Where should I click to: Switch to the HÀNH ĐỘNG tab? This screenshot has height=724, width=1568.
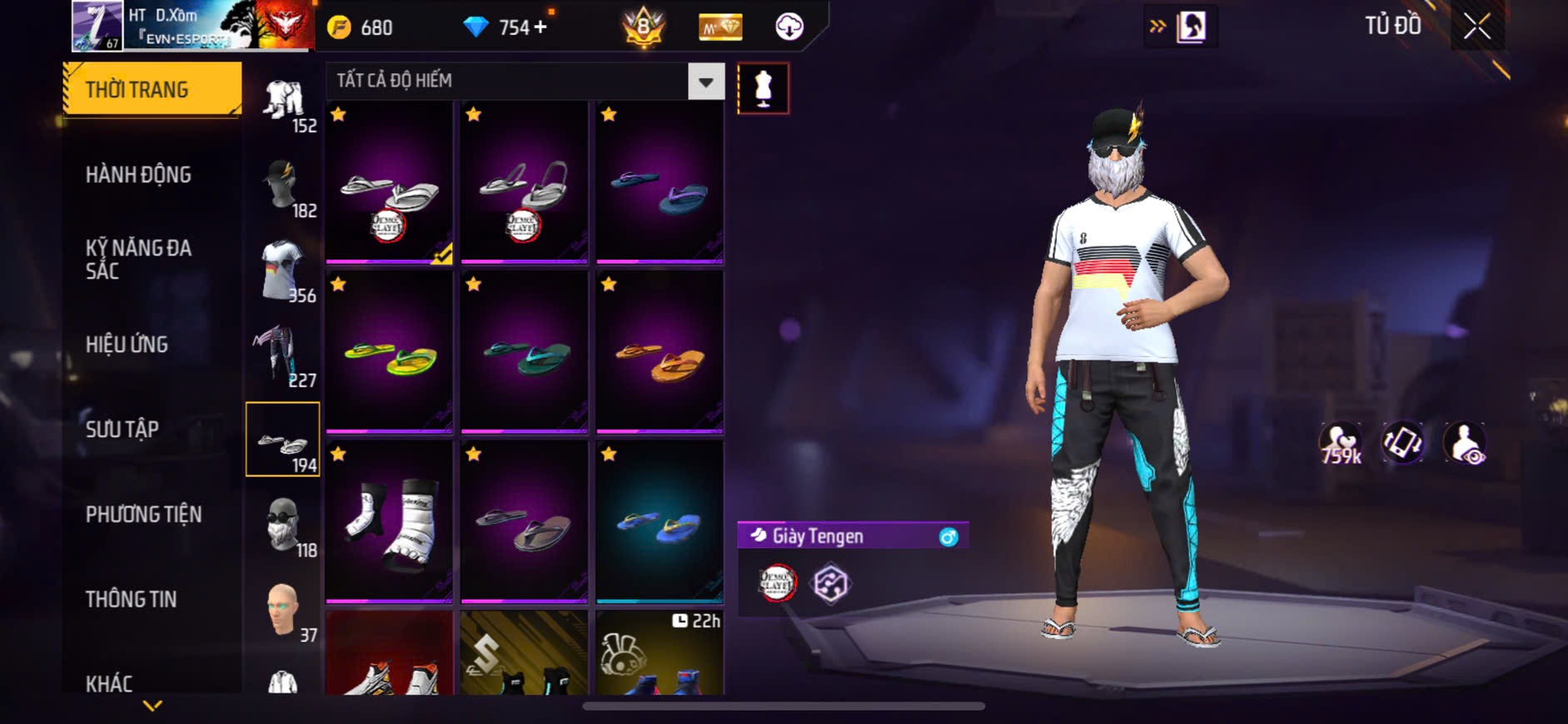coord(138,175)
